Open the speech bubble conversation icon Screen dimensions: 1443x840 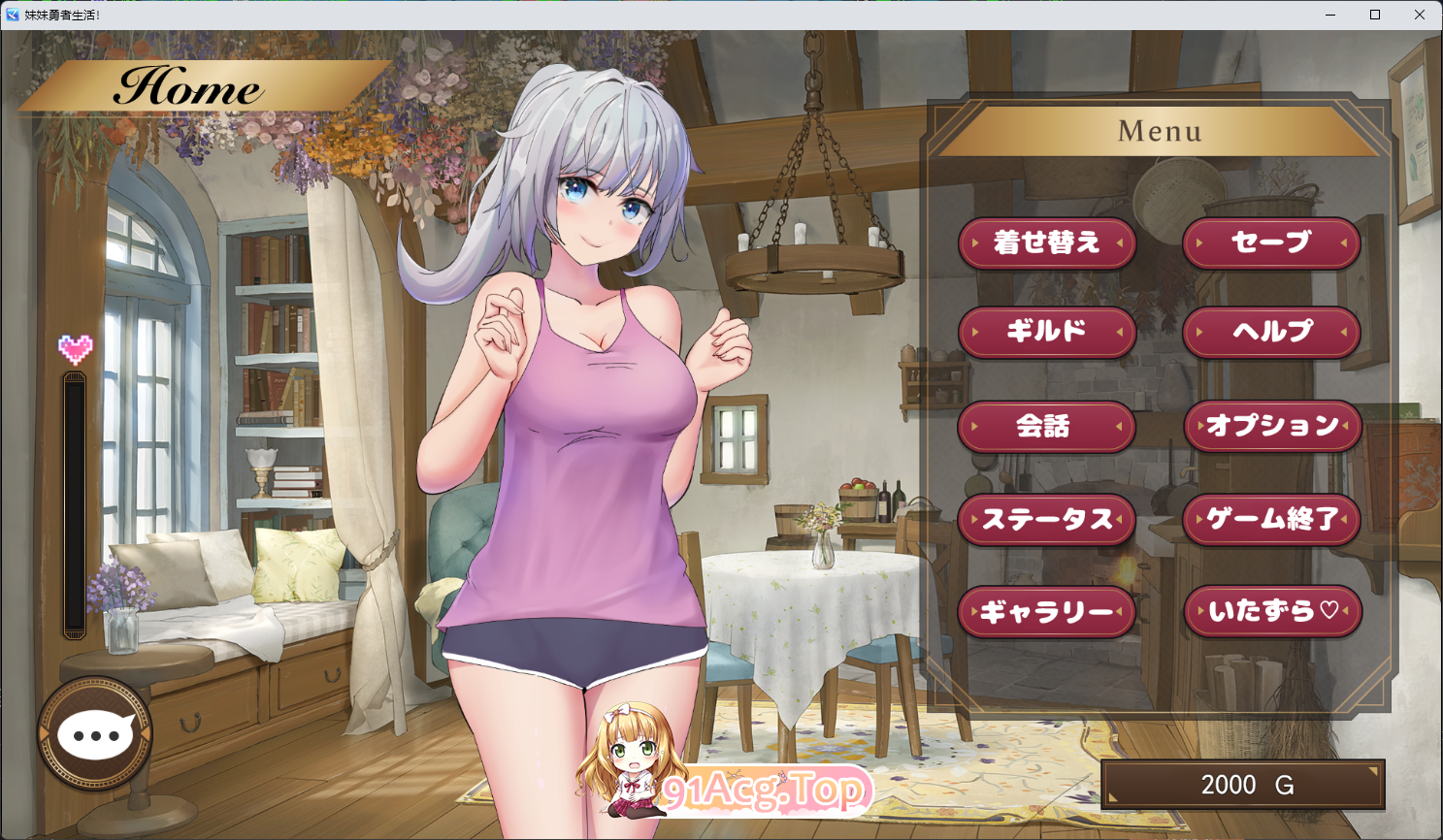click(x=95, y=735)
